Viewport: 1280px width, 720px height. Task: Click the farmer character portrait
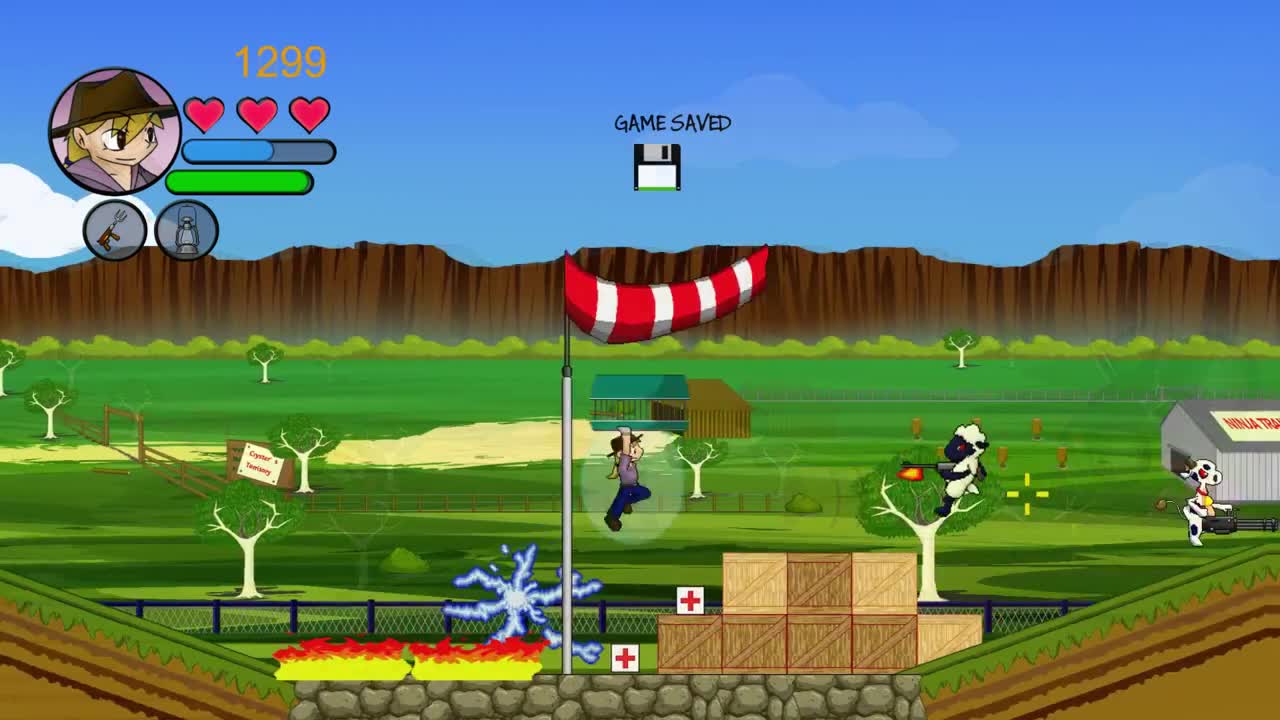pos(114,130)
